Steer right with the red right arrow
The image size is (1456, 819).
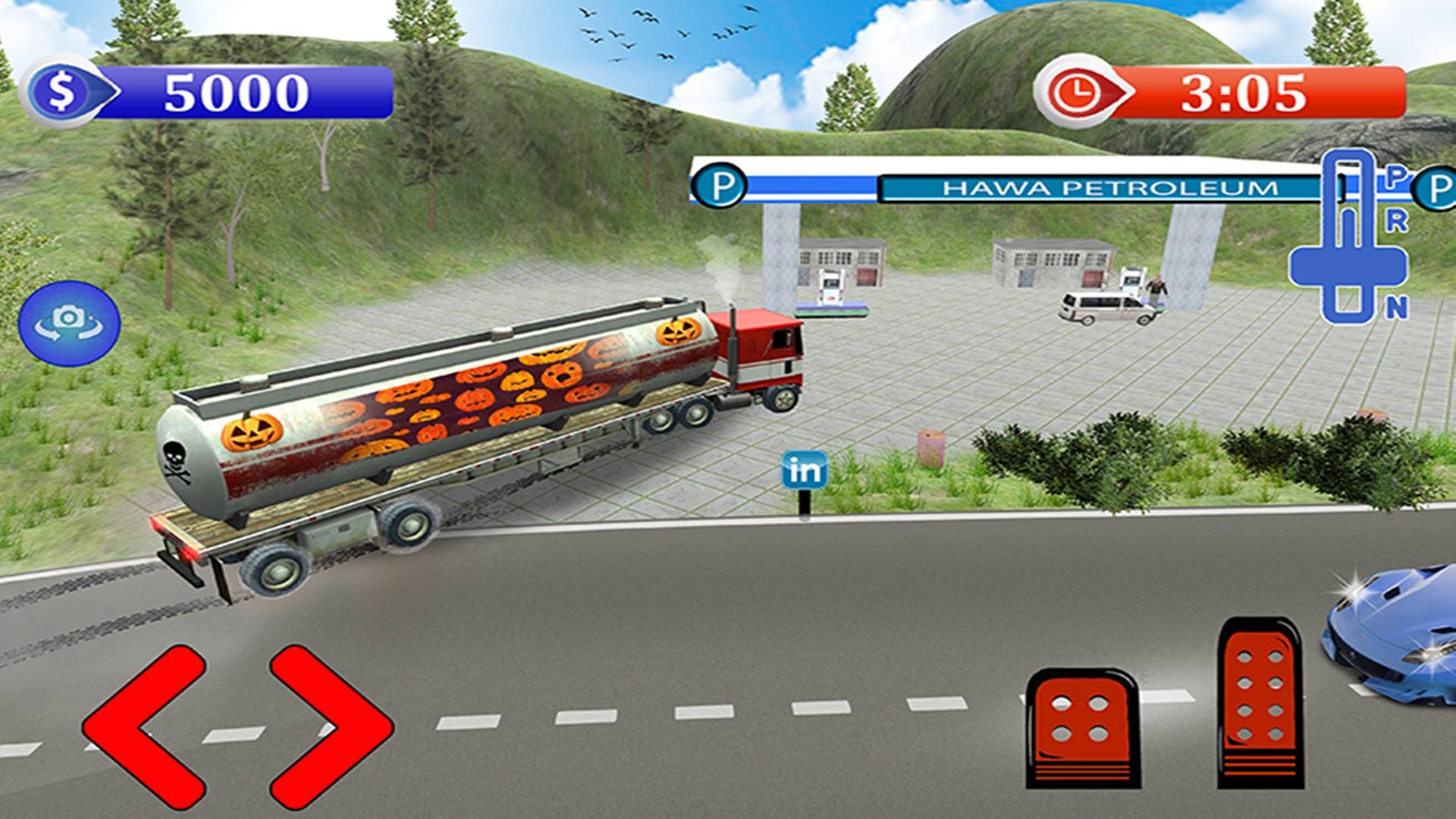coord(331,726)
